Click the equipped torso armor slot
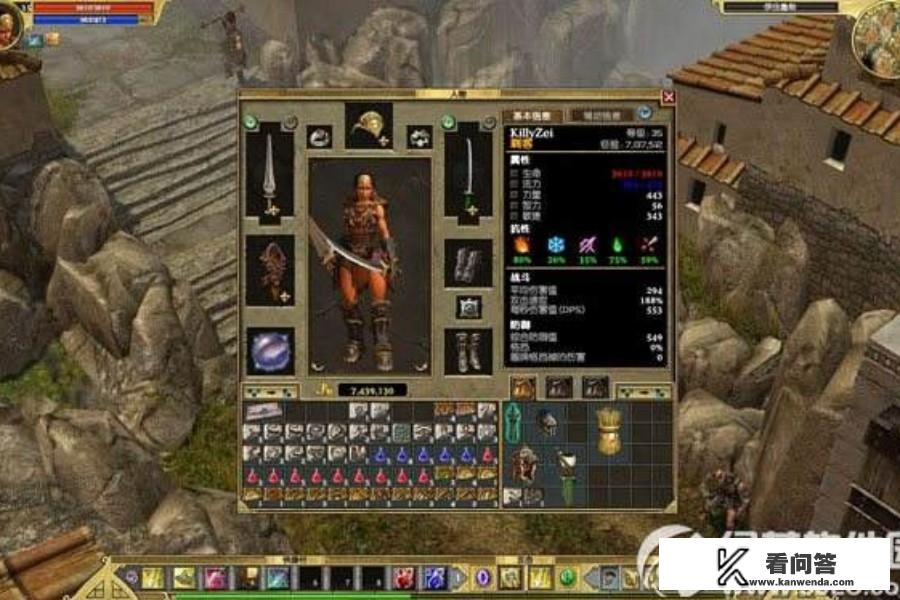Screen dimensions: 900x600 pos(269,270)
